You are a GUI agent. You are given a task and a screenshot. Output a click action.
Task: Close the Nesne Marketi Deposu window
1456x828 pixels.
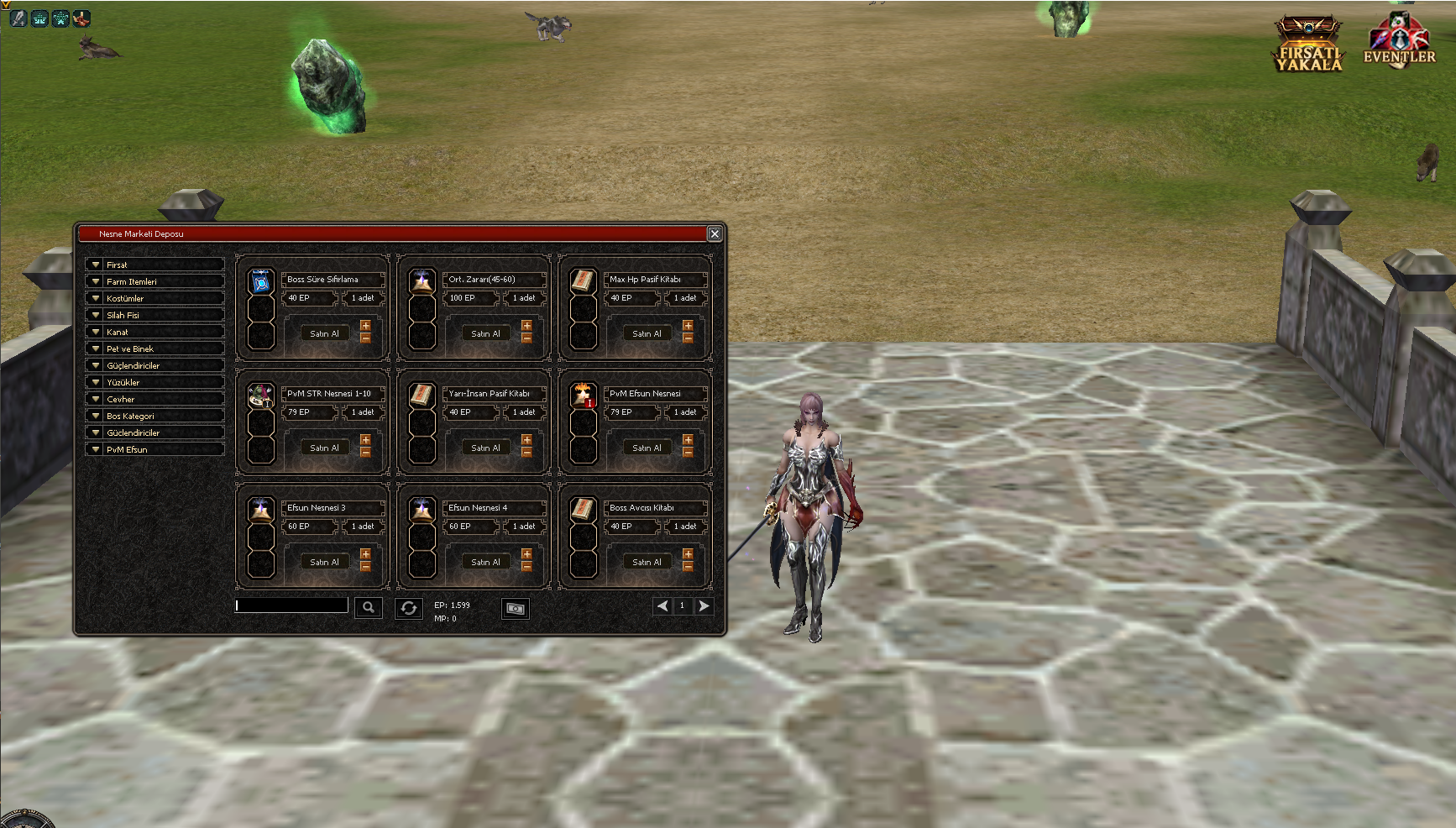(x=715, y=233)
